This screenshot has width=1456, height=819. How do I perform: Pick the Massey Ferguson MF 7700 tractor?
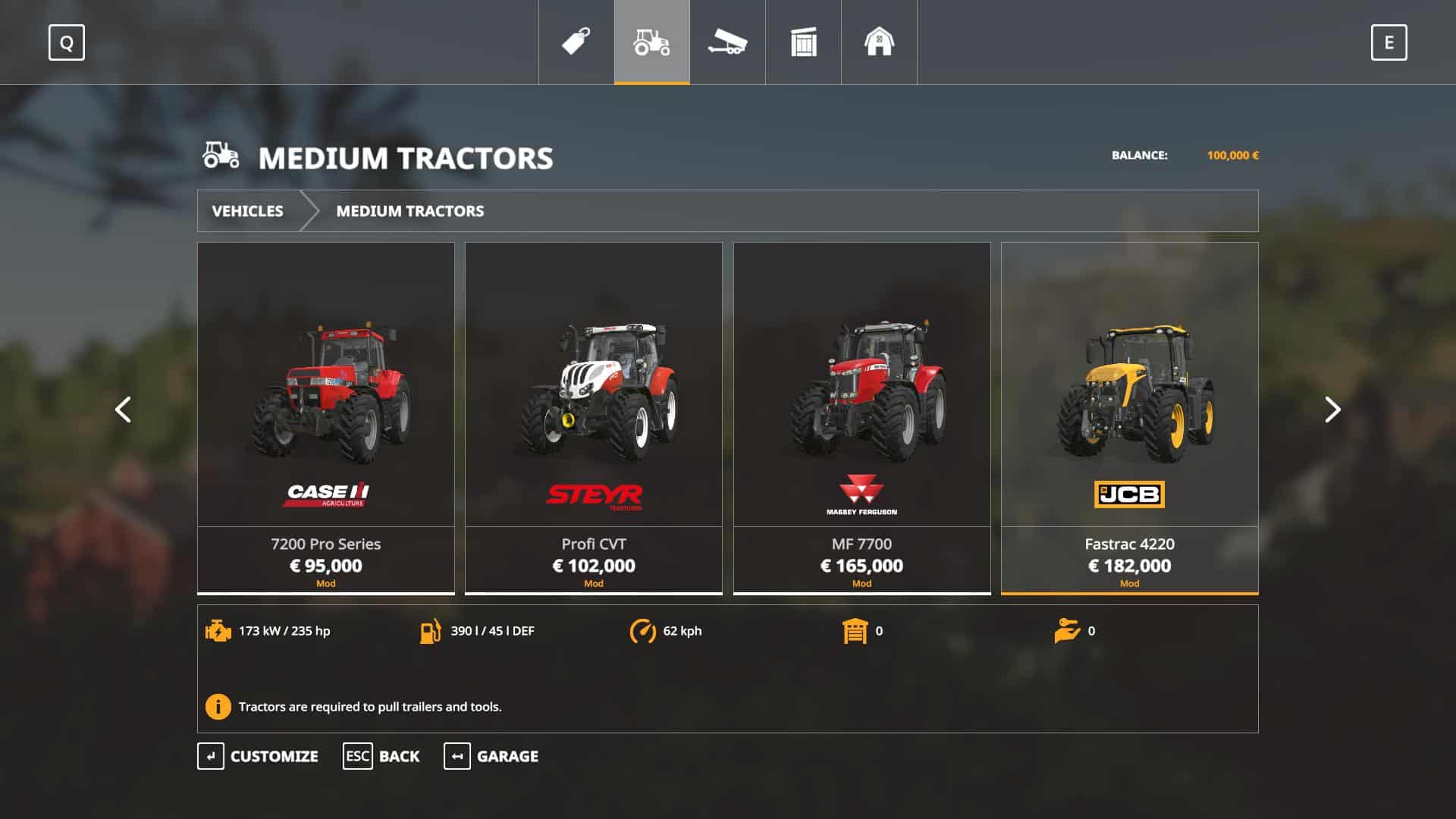[x=861, y=417]
